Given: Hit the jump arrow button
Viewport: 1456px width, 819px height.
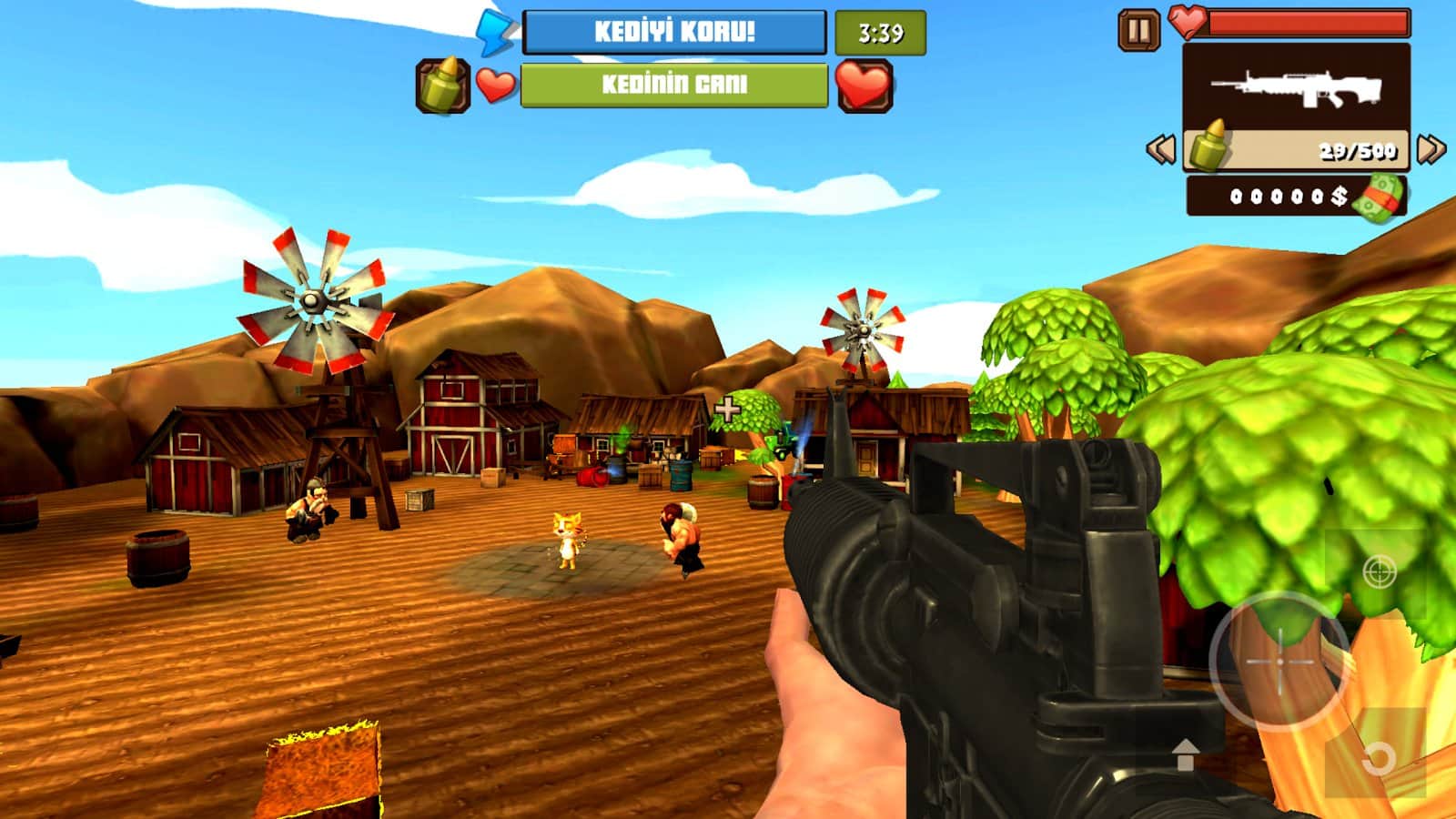Looking at the screenshot, I should [x=1185, y=754].
